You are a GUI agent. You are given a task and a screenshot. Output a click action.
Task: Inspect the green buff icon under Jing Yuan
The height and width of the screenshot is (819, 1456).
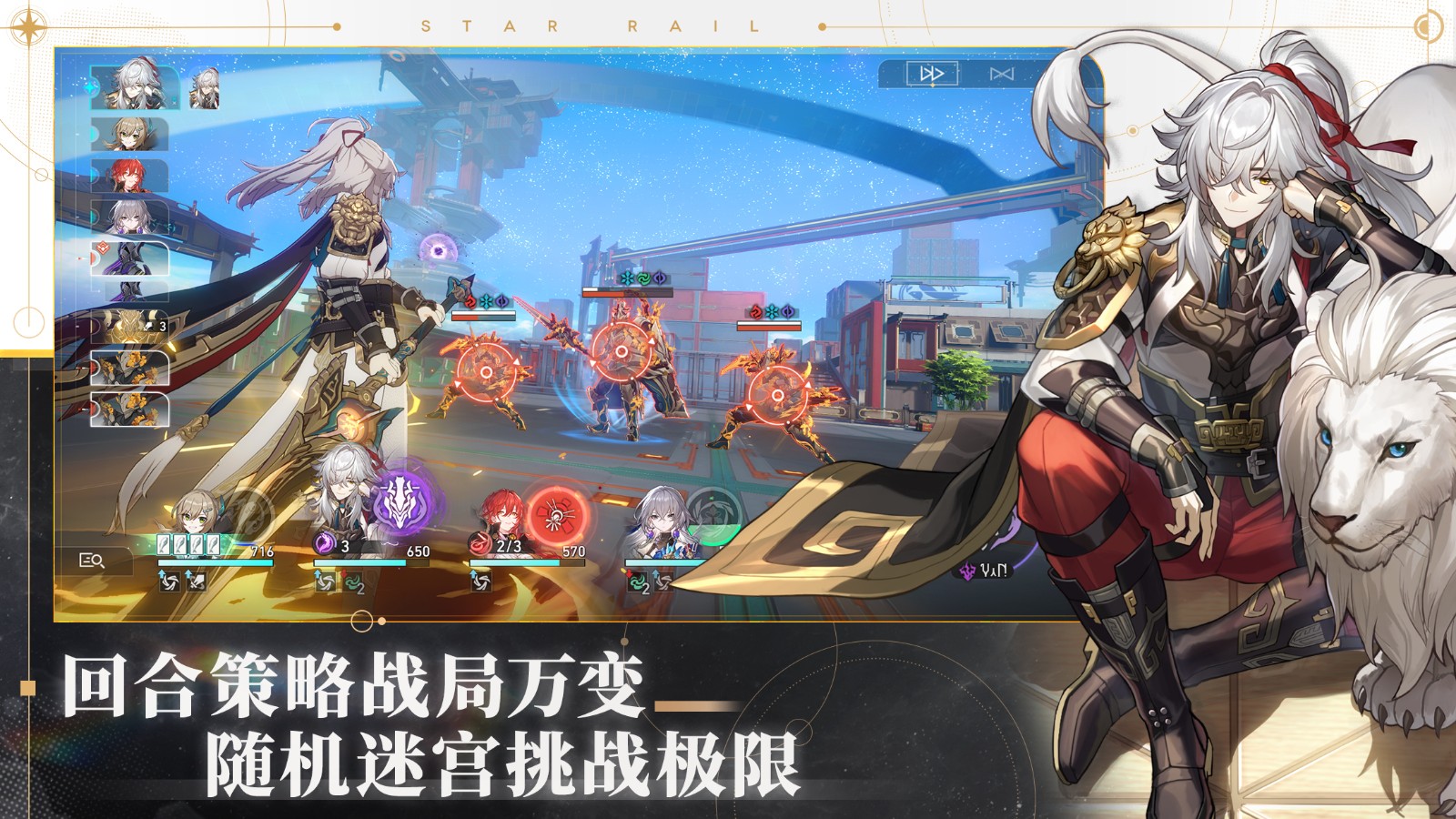click(351, 583)
